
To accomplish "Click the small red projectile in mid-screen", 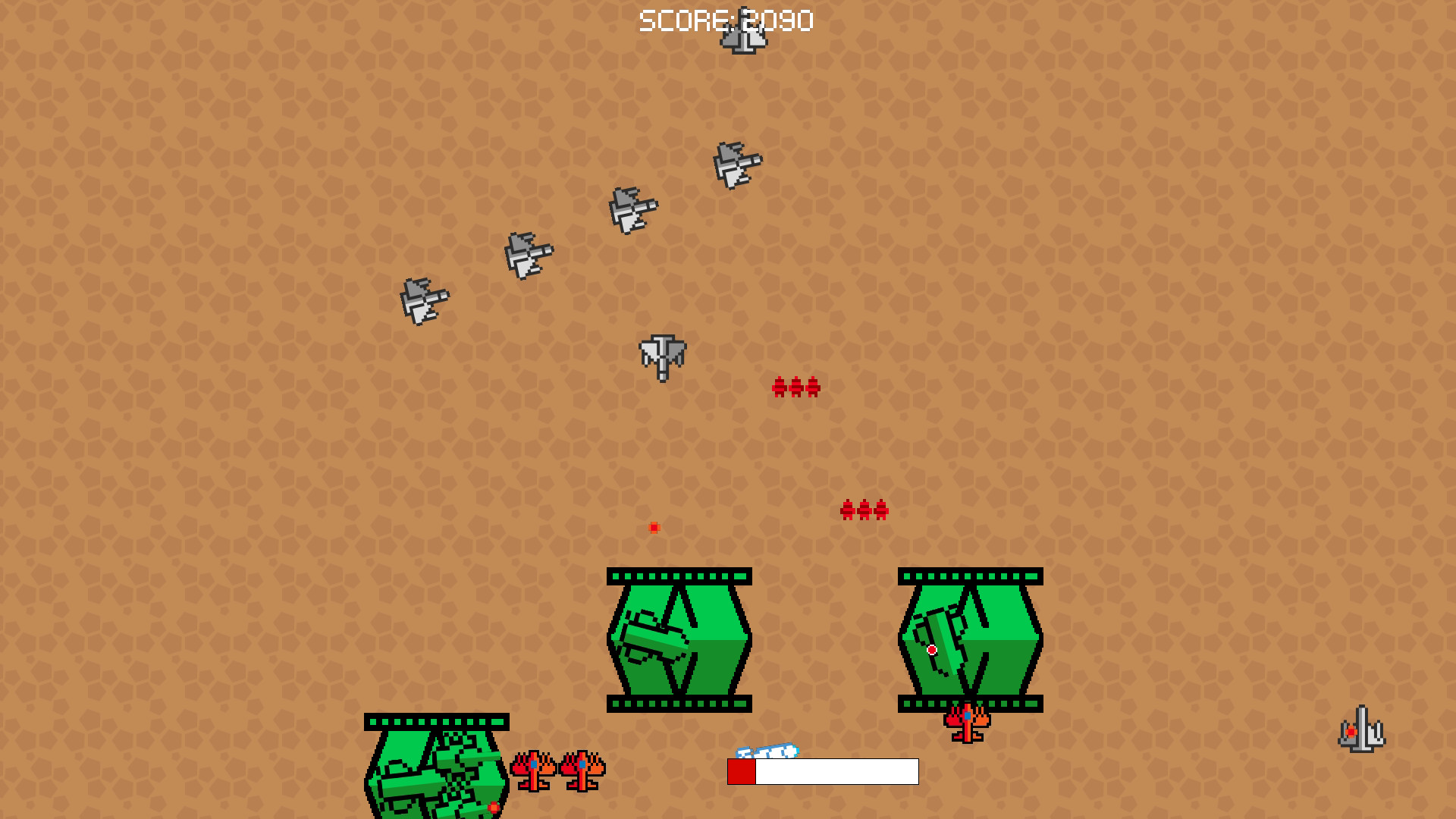I will pyautogui.click(x=653, y=526).
